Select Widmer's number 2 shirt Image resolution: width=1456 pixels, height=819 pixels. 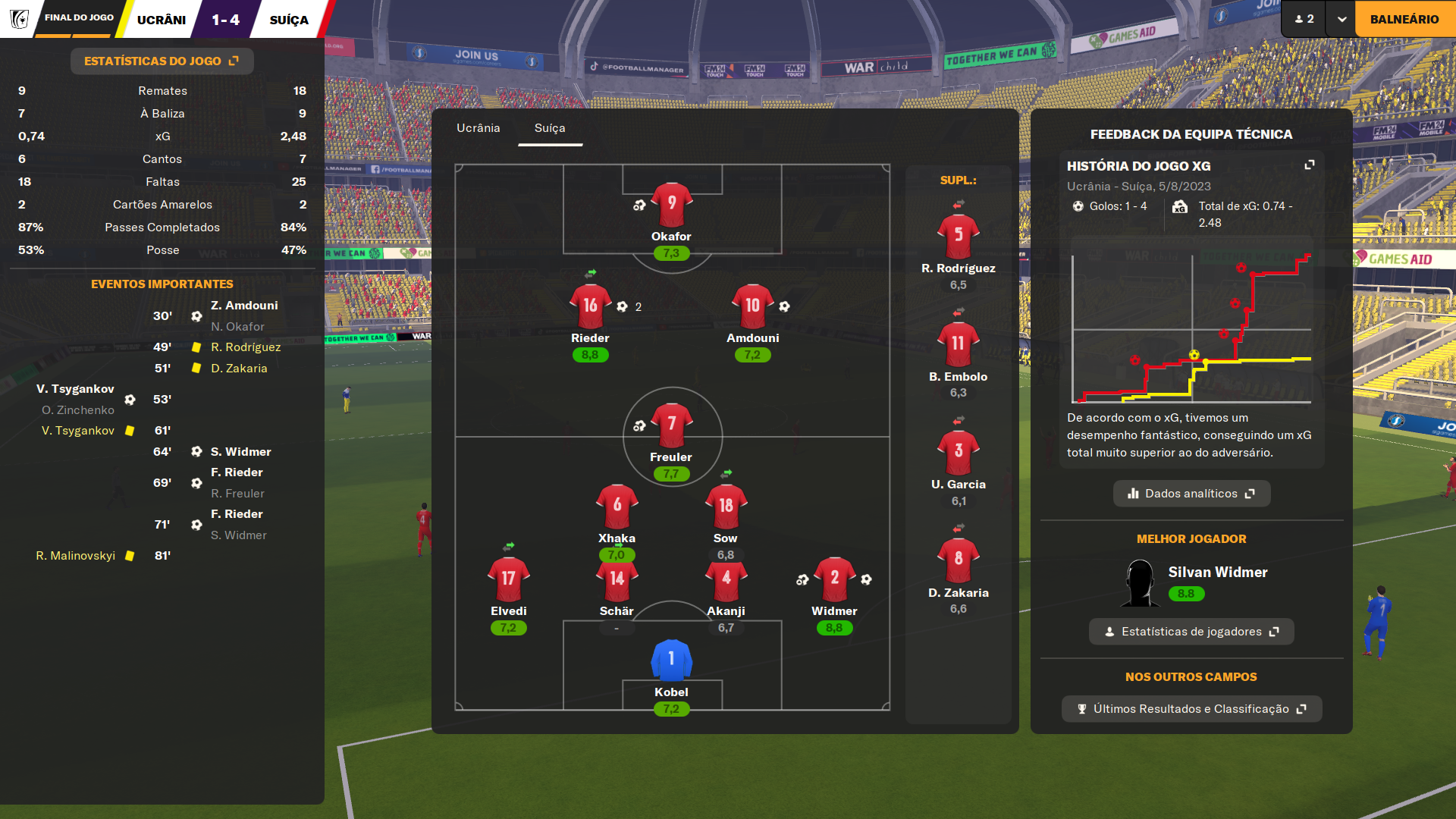coord(834,579)
